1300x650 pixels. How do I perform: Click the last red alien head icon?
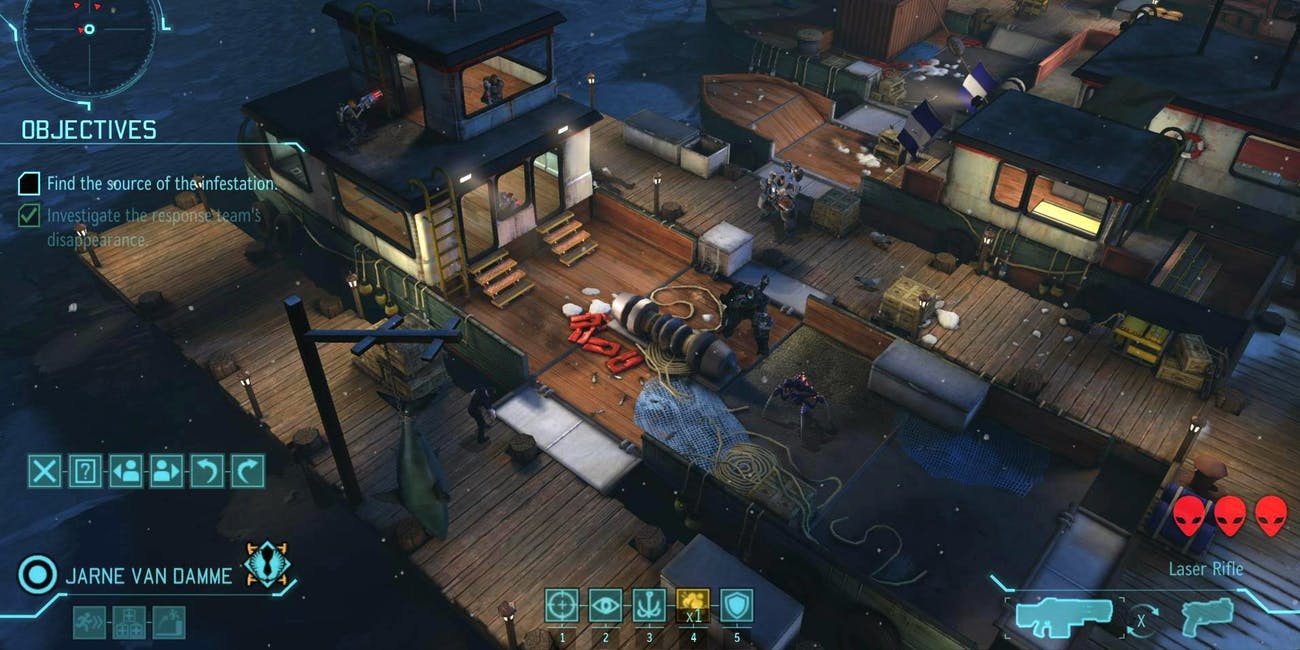pyautogui.click(x=1271, y=515)
